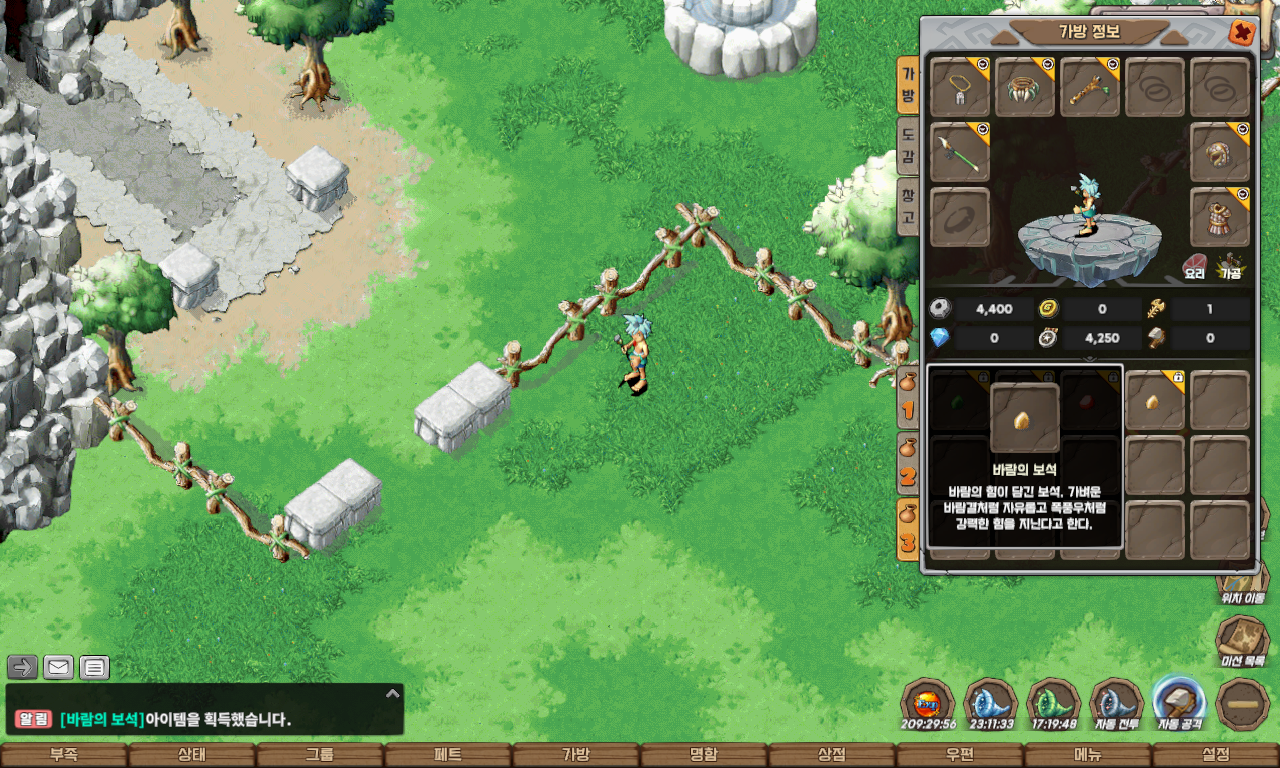Viewport: 1280px width, 768px height.
Task: Select the equipped helmet slot
Action: click(x=1220, y=152)
